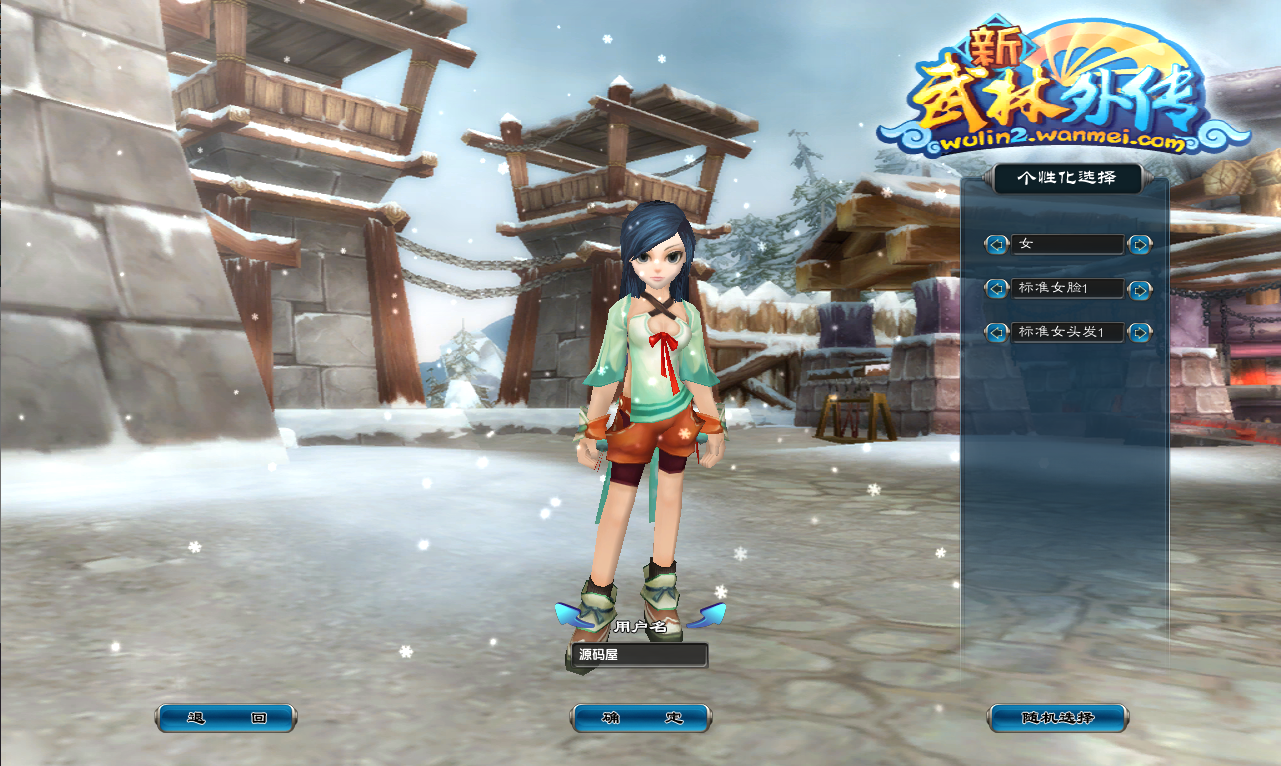Click the 用户名 name input field
The width and height of the screenshot is (1281, 766).
tap(641, 656)
